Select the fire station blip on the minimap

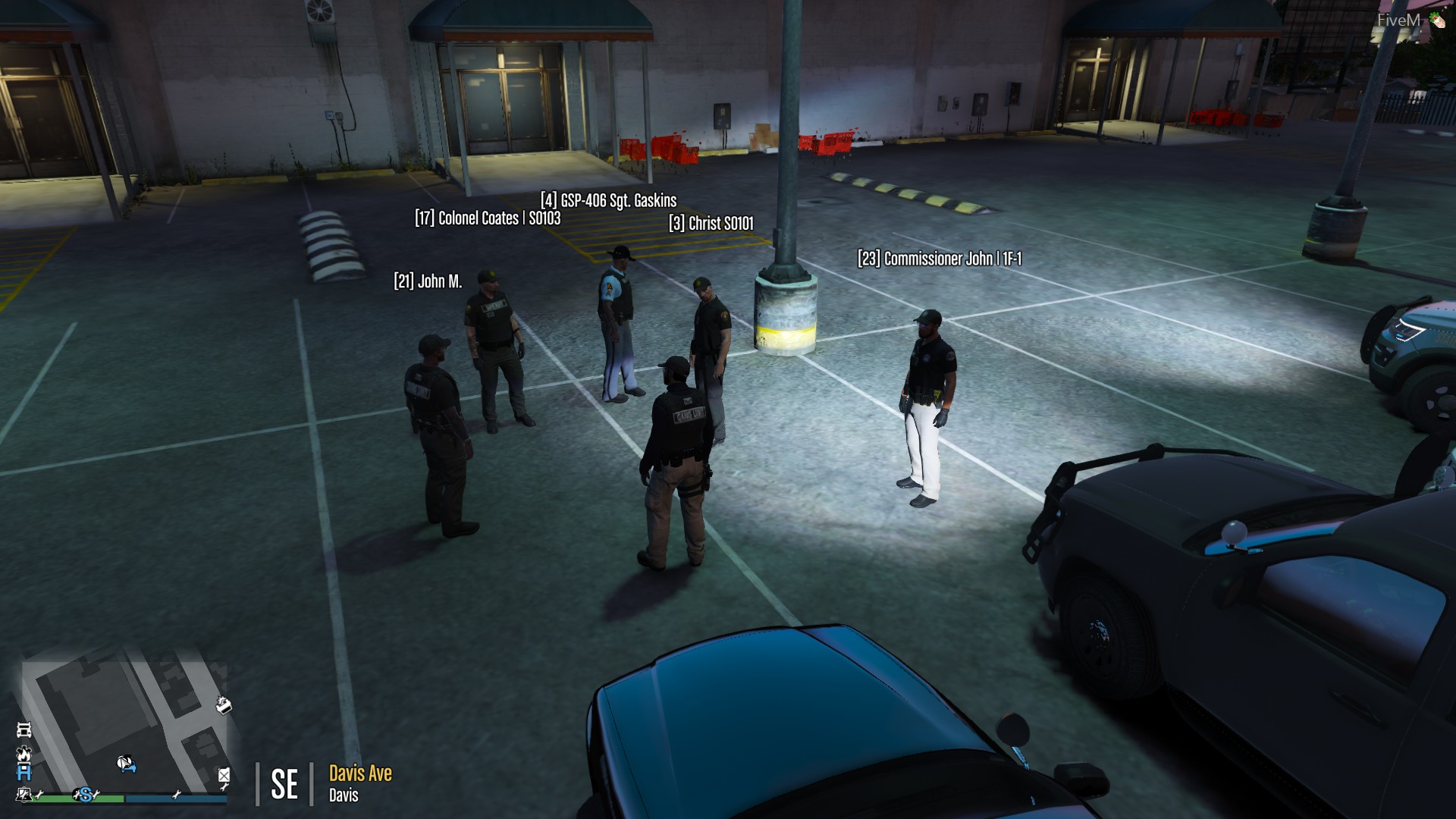pyautogui.click(x=24, y=755)
